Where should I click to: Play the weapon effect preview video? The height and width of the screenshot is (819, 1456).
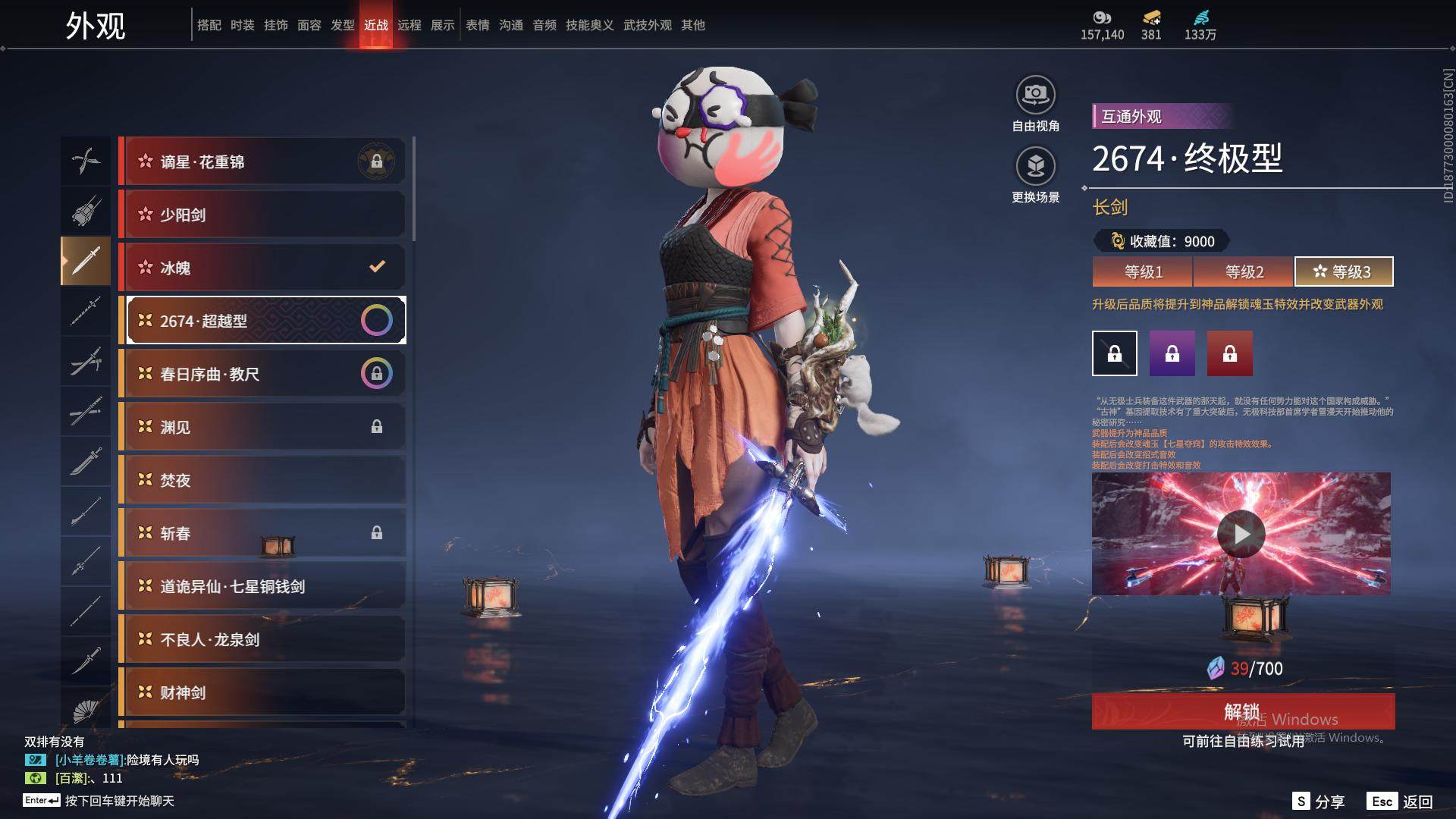click(x=1241, y=534)
